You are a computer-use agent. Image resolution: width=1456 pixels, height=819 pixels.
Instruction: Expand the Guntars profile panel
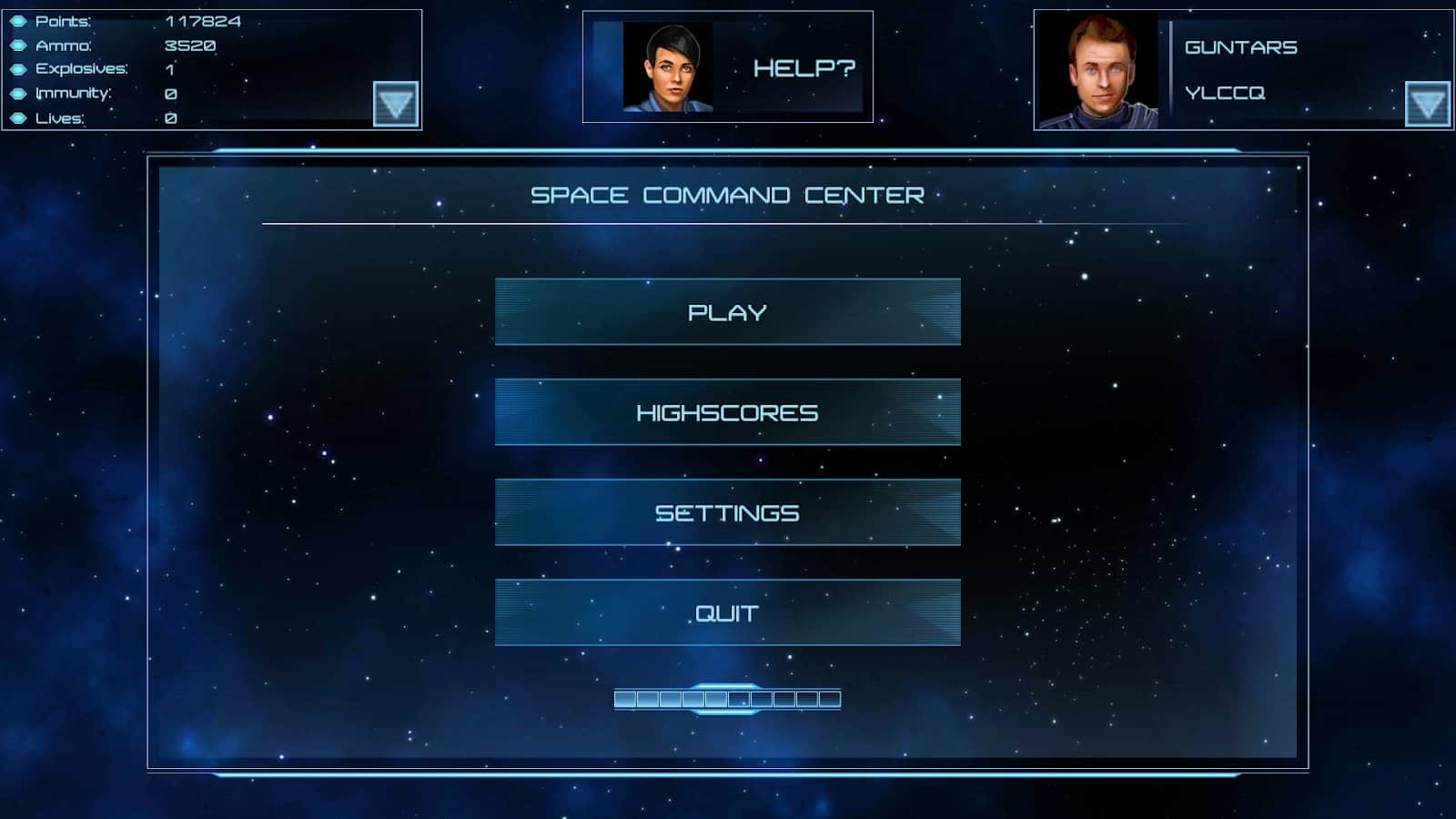click(1427, 104)
